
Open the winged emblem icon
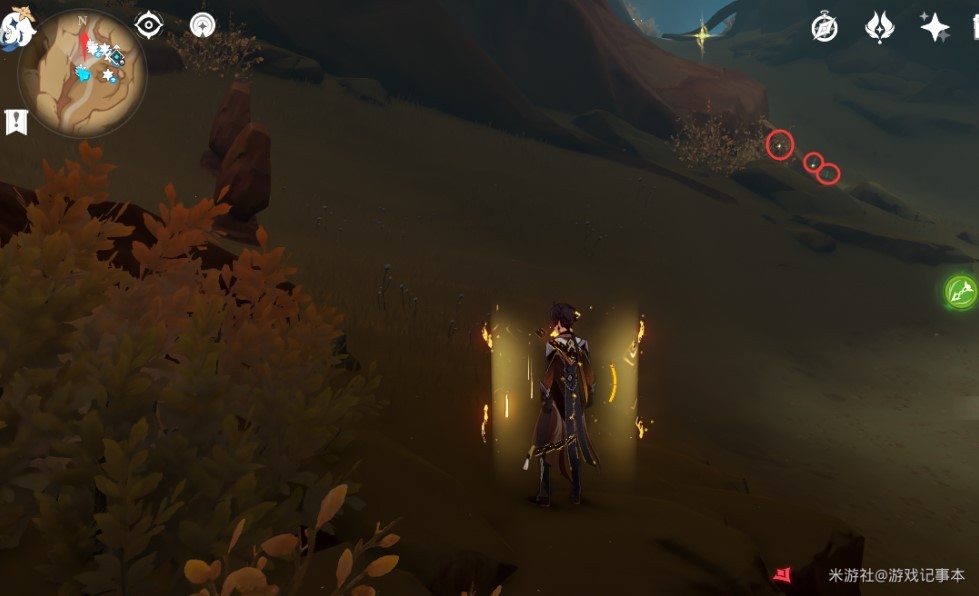point(879,27)
